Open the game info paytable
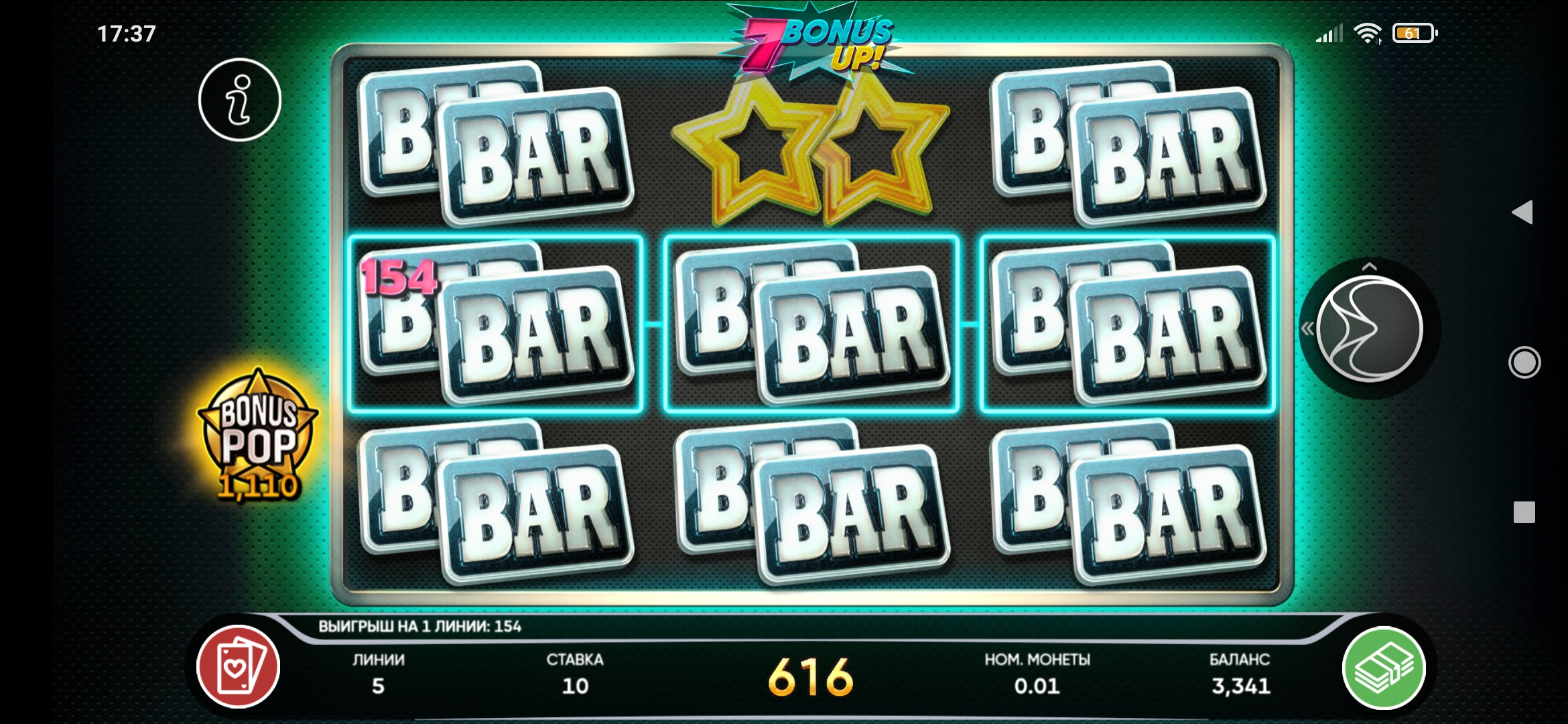 pos(239,100)
